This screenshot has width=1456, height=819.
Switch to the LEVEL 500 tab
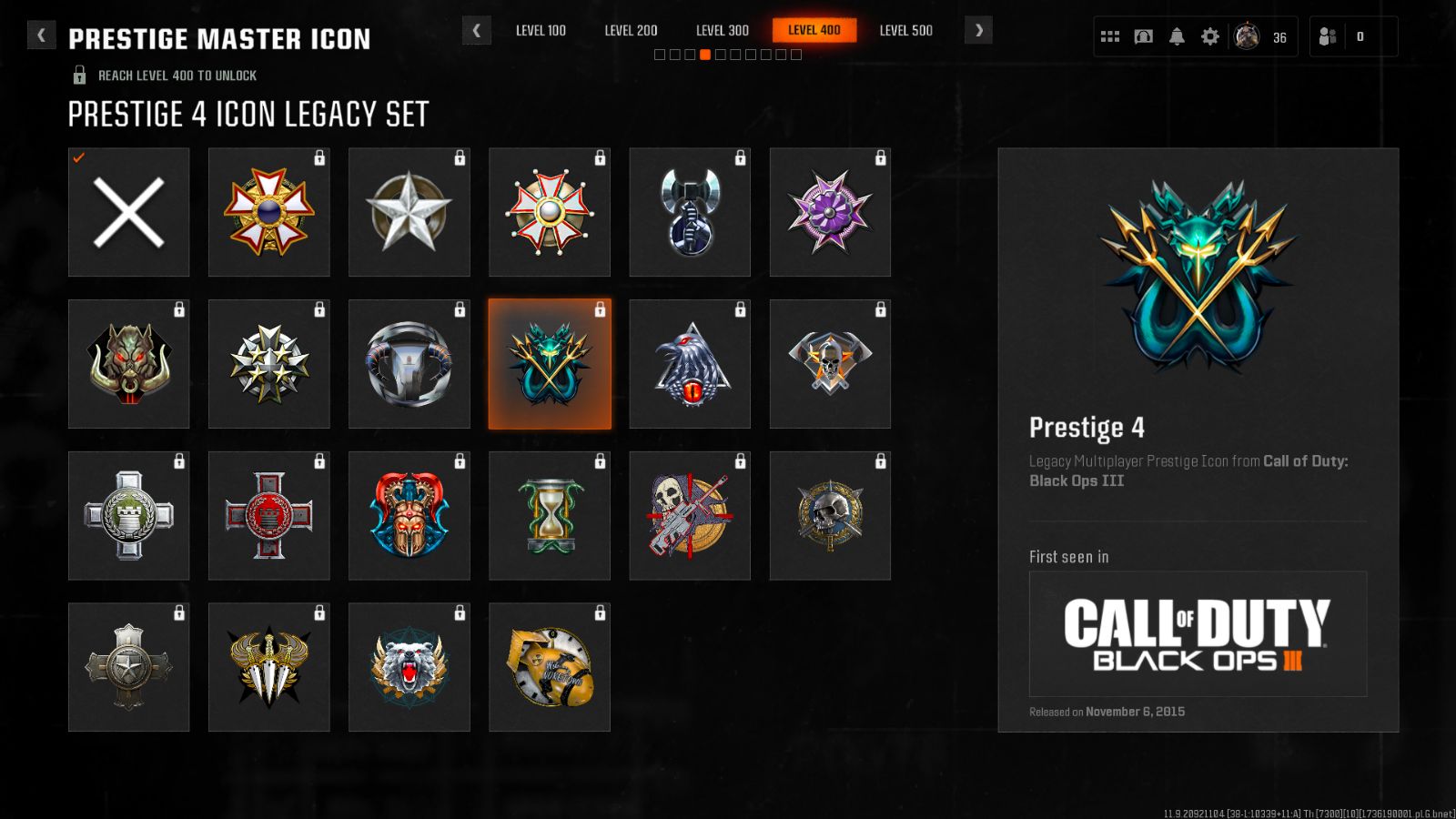coord(905,30)
